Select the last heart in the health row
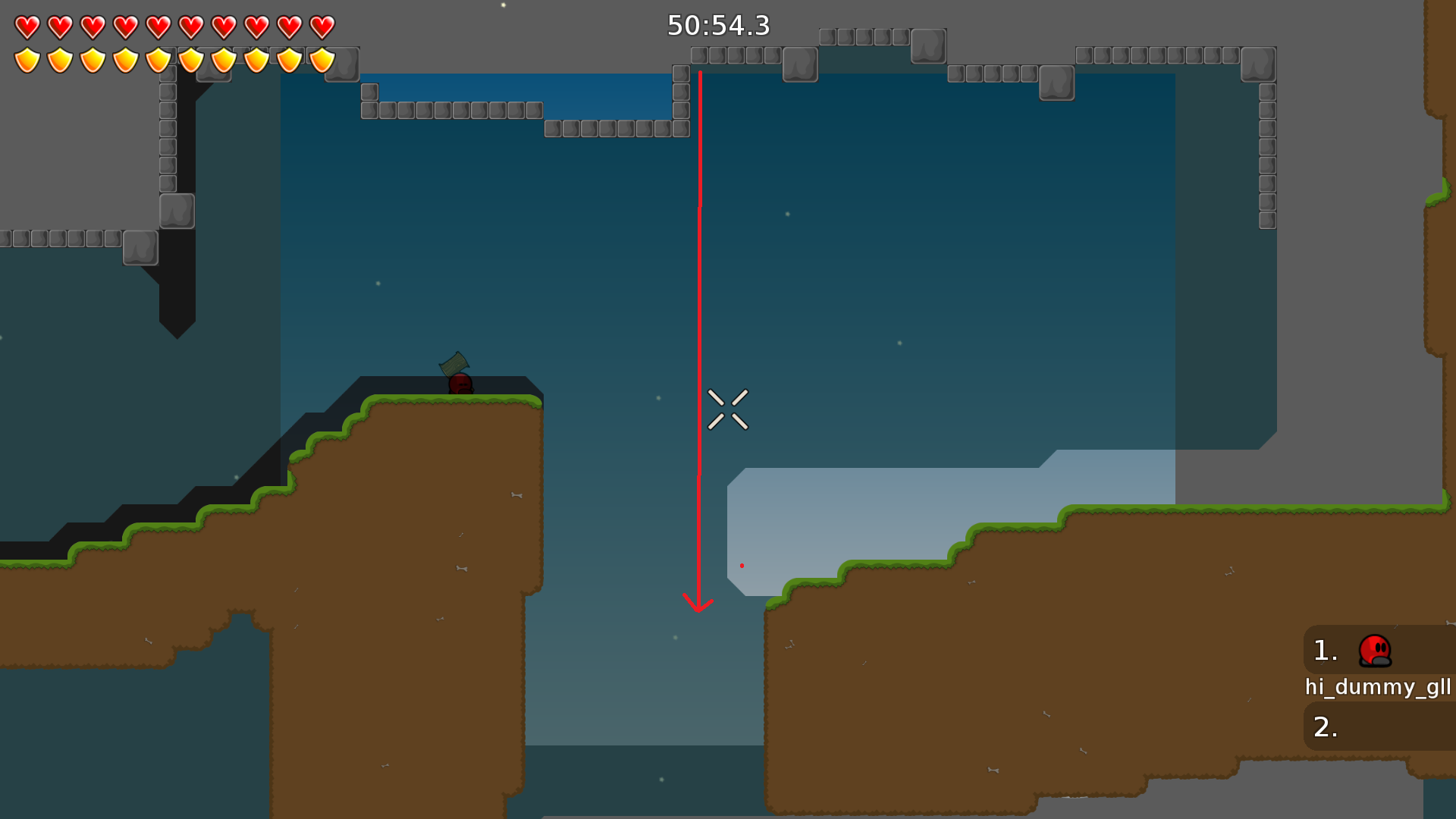This screenshot has width=1456, height=819. (x=324, y=25)
